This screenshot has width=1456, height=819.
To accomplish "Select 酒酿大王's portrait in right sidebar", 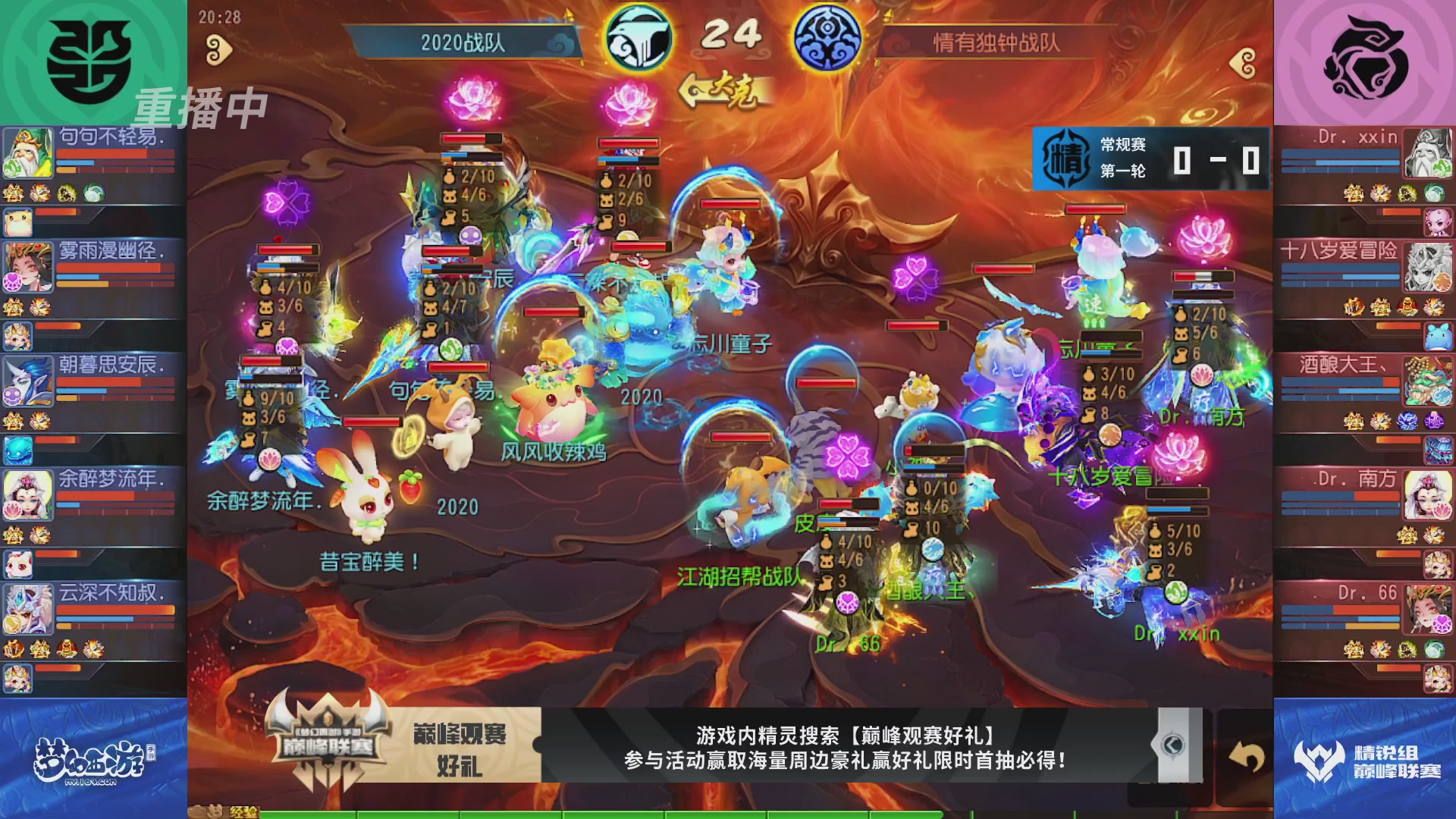I will click(x=1429, y=383).
